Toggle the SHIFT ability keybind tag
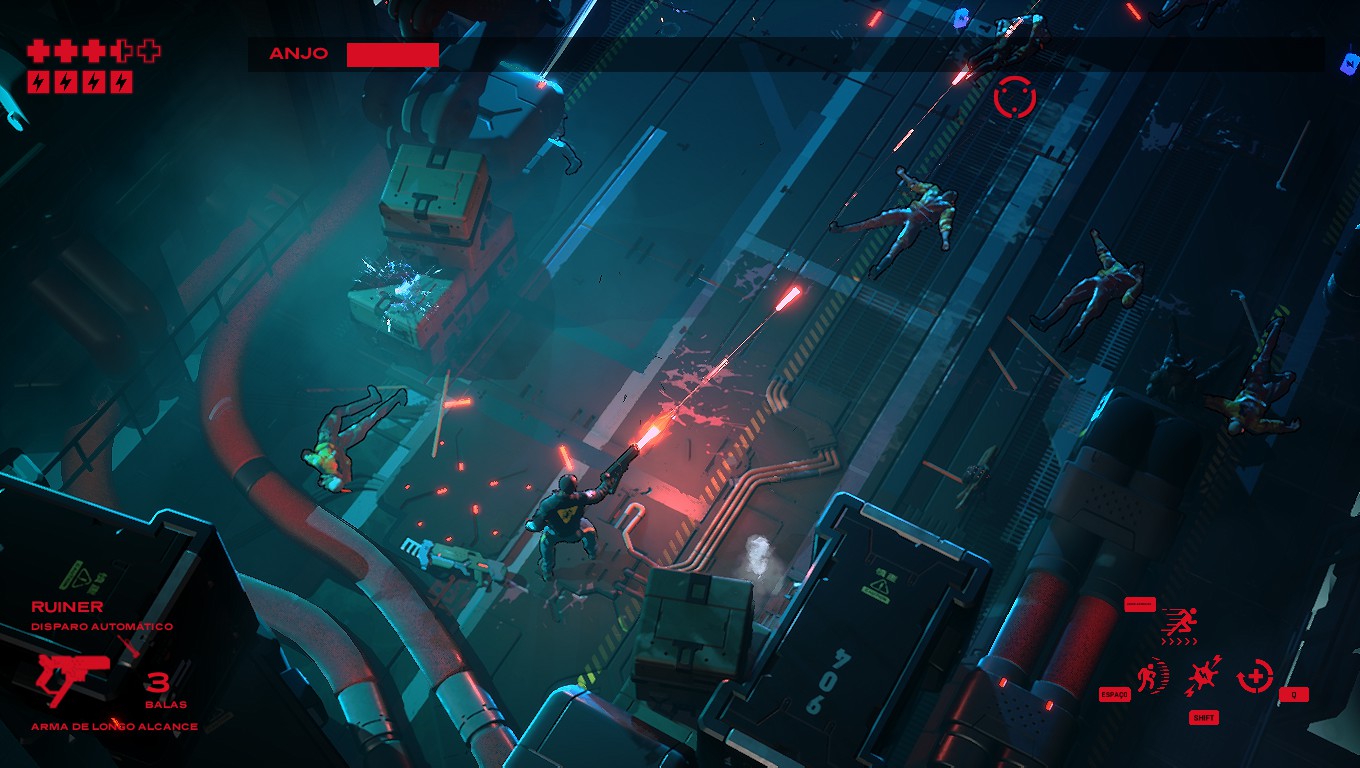This screenshot has height=768, width=1360. [1204, 718]
